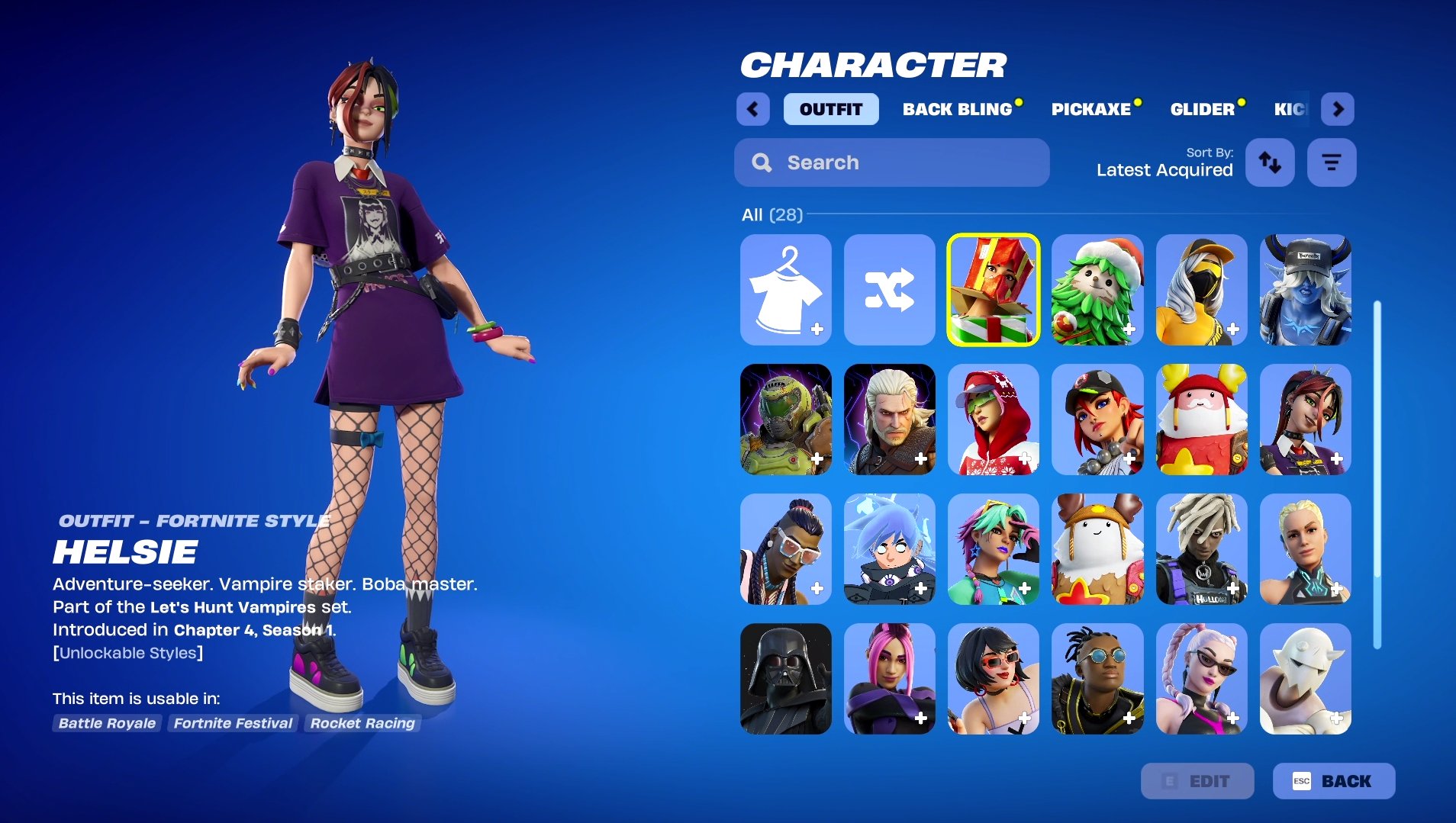Open the filter options button
1456x823 pixels.
1331,162
